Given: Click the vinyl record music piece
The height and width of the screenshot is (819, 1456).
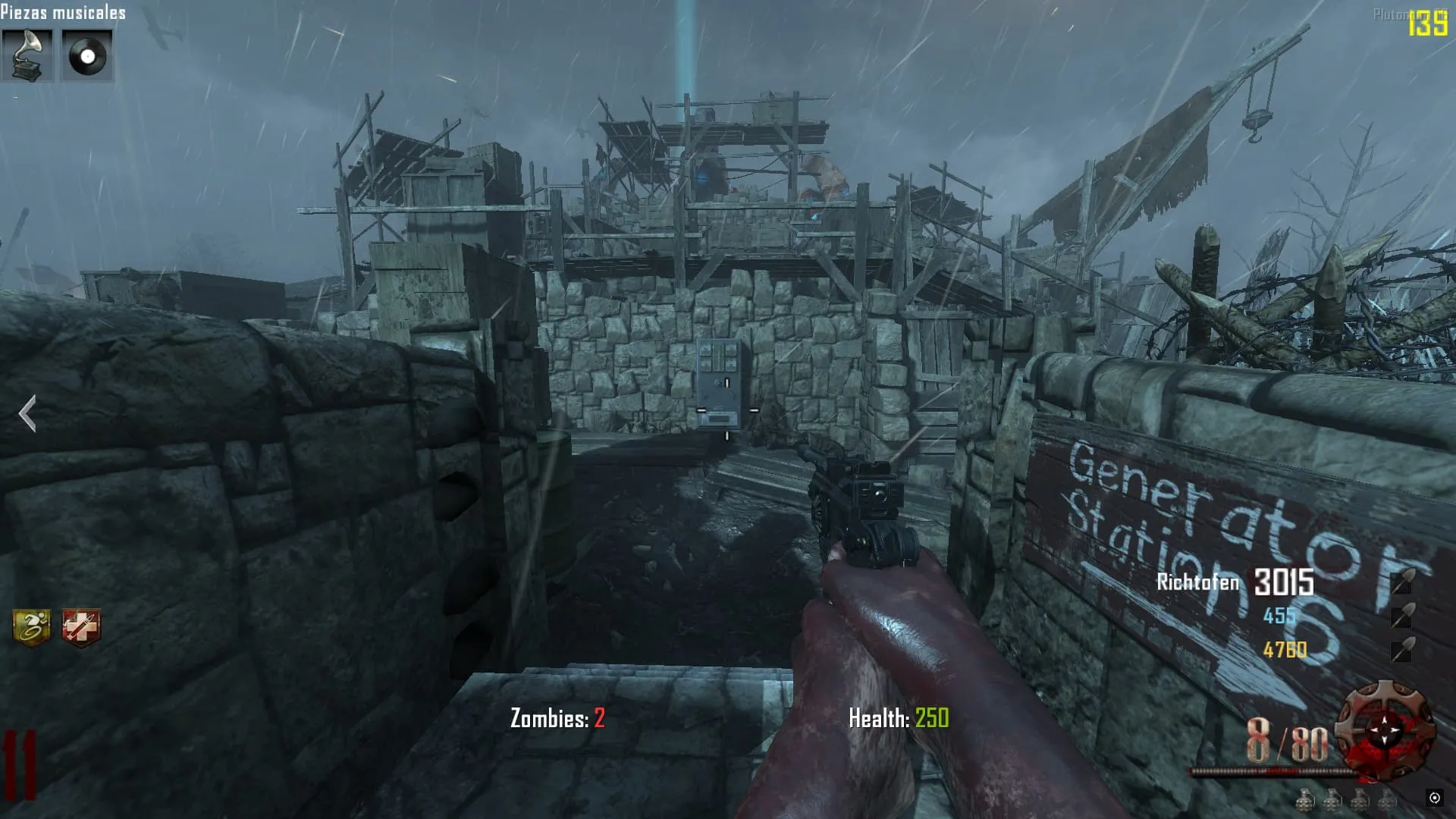Looking at the screenshot, I should pos(86,55).
